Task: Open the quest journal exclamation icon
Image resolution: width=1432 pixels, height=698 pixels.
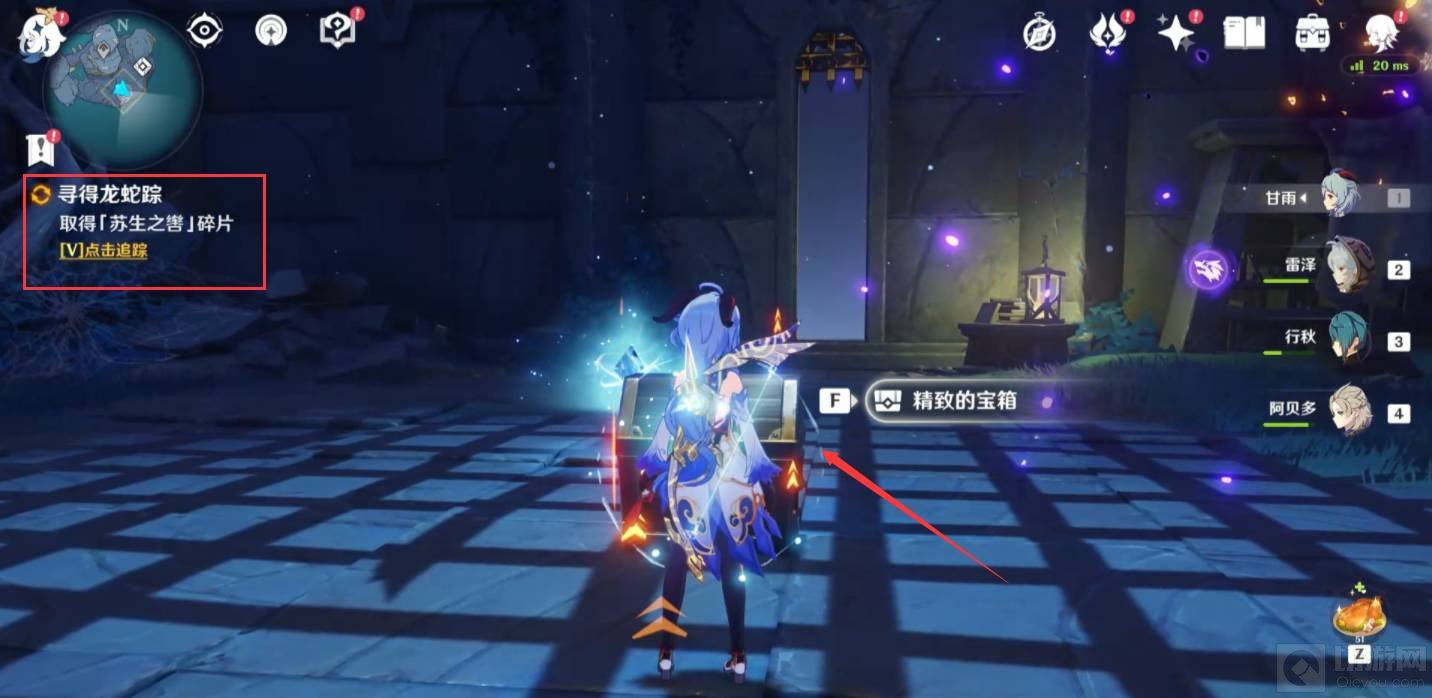Action: 40,151
